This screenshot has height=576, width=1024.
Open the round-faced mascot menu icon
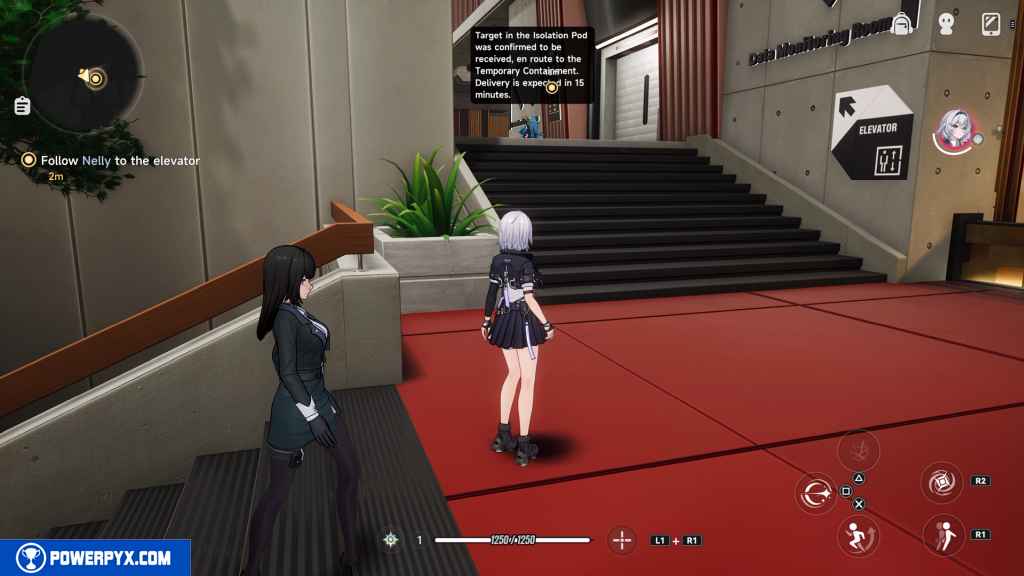947,23
